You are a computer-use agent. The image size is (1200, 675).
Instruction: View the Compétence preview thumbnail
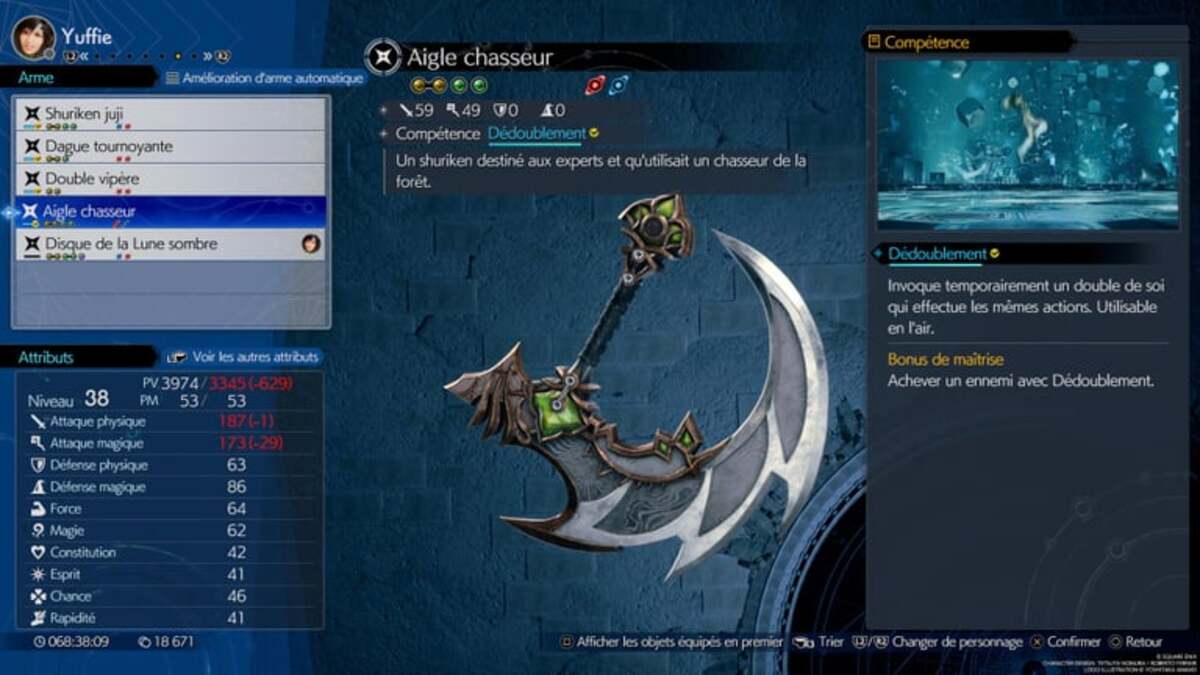click(1028, 145)
